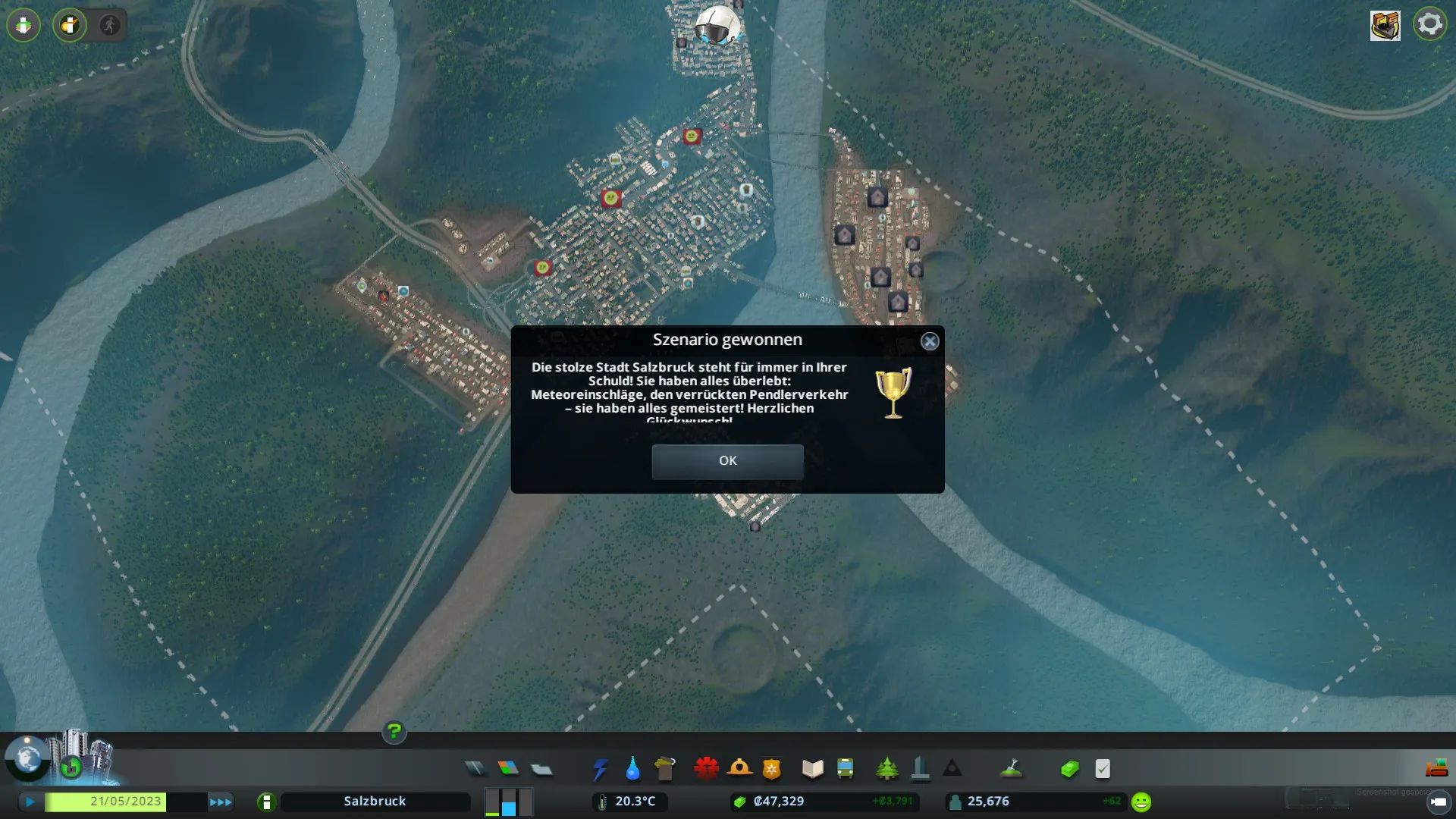The image size is (1456, 819).
Task: Open the public transport bus menu
Action: click(845, 769)
